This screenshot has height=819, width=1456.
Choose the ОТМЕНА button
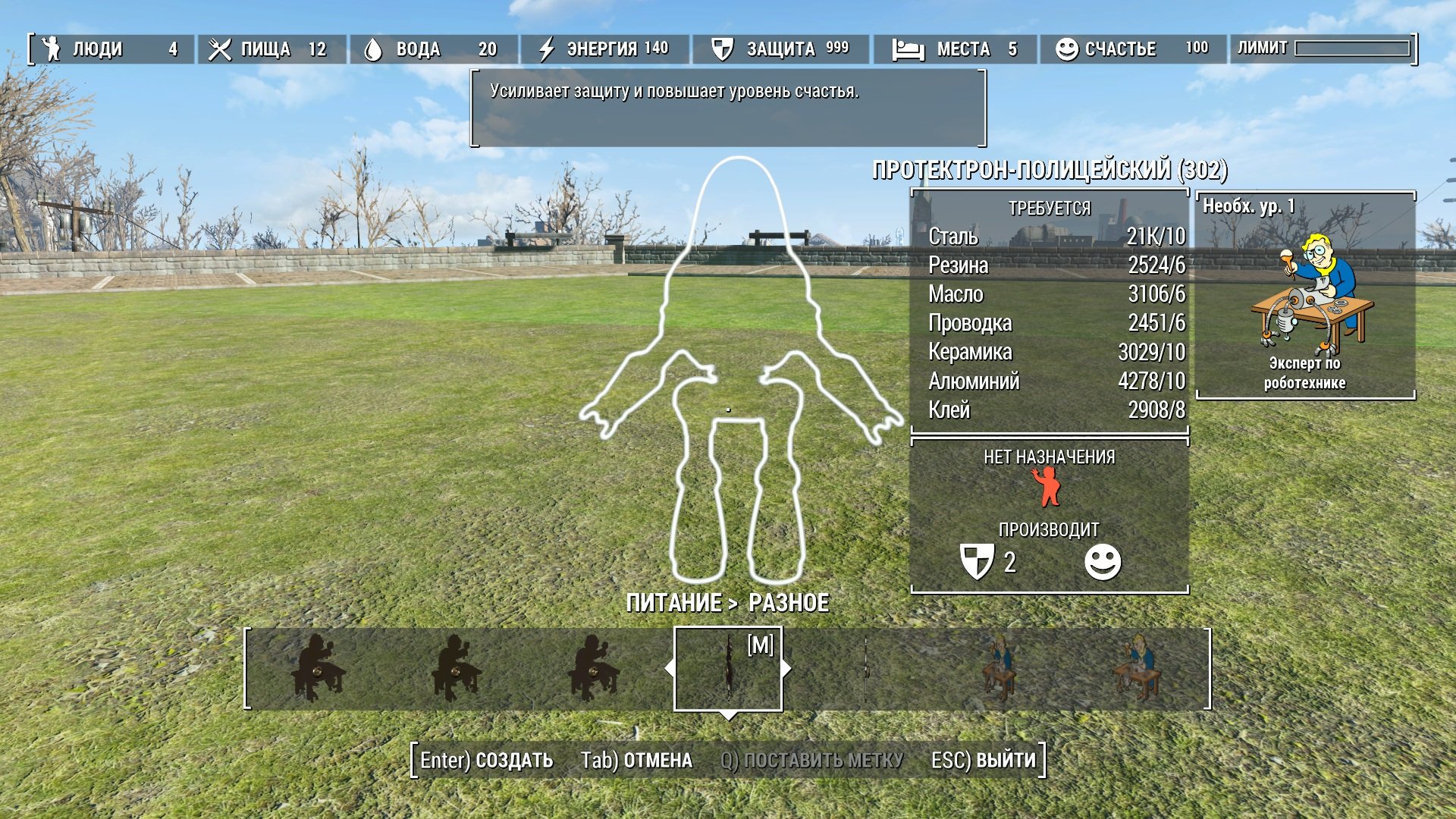636,760
